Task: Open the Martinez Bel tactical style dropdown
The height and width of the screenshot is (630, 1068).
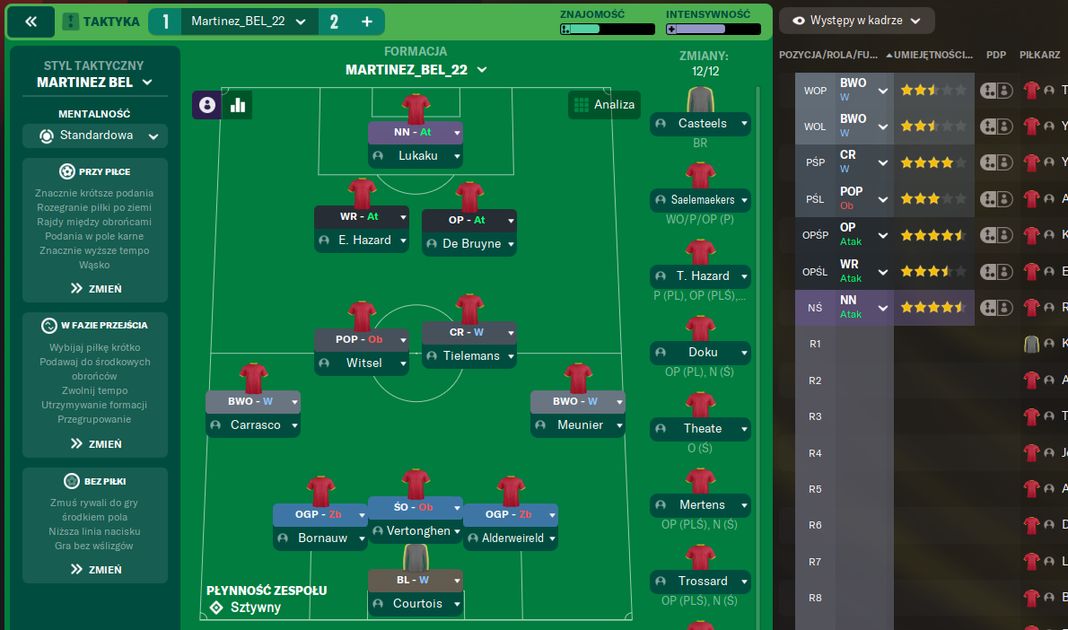Action: (95, 83)
